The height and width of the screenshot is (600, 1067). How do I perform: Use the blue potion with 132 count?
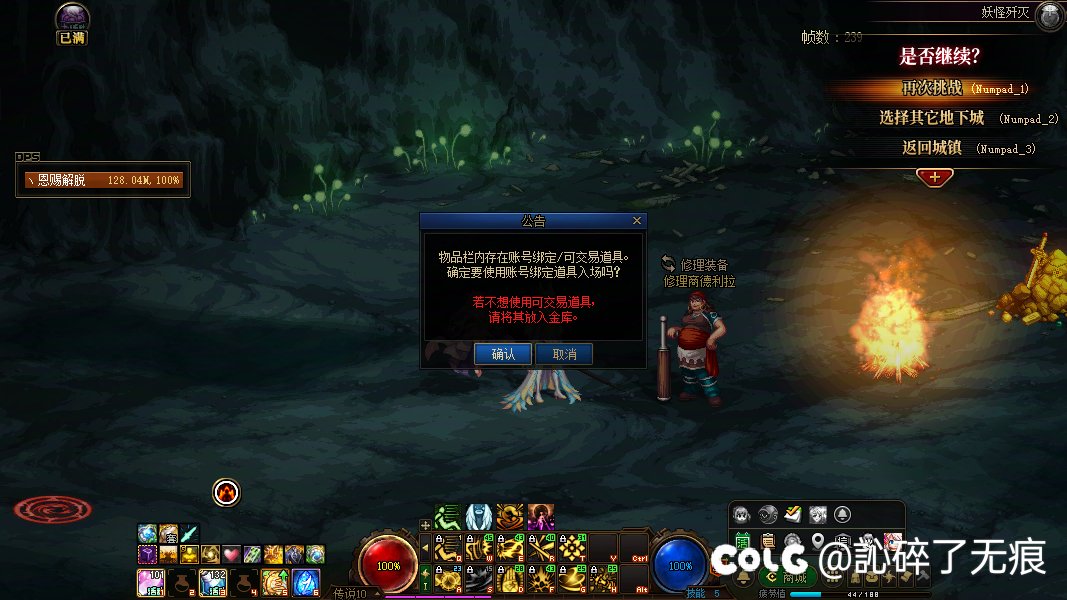(213, 581)
